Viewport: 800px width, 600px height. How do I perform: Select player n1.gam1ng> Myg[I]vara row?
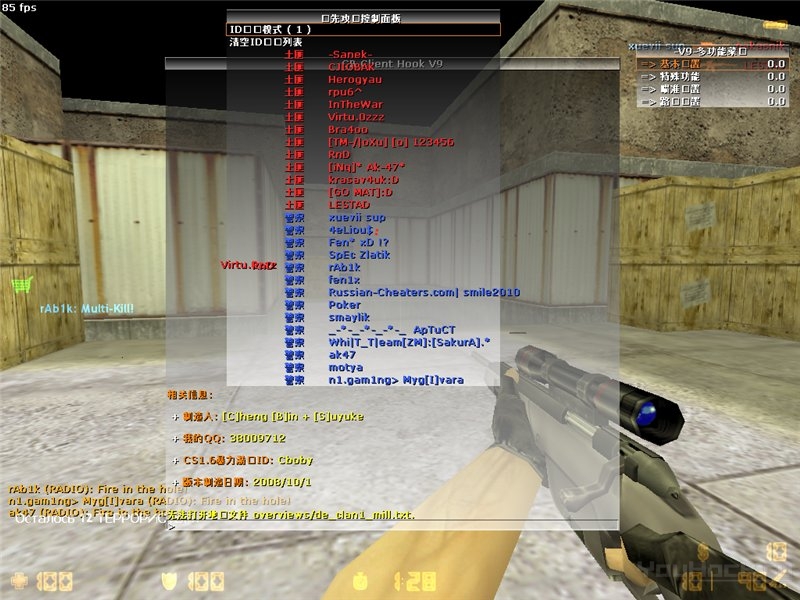click(396, 380)
